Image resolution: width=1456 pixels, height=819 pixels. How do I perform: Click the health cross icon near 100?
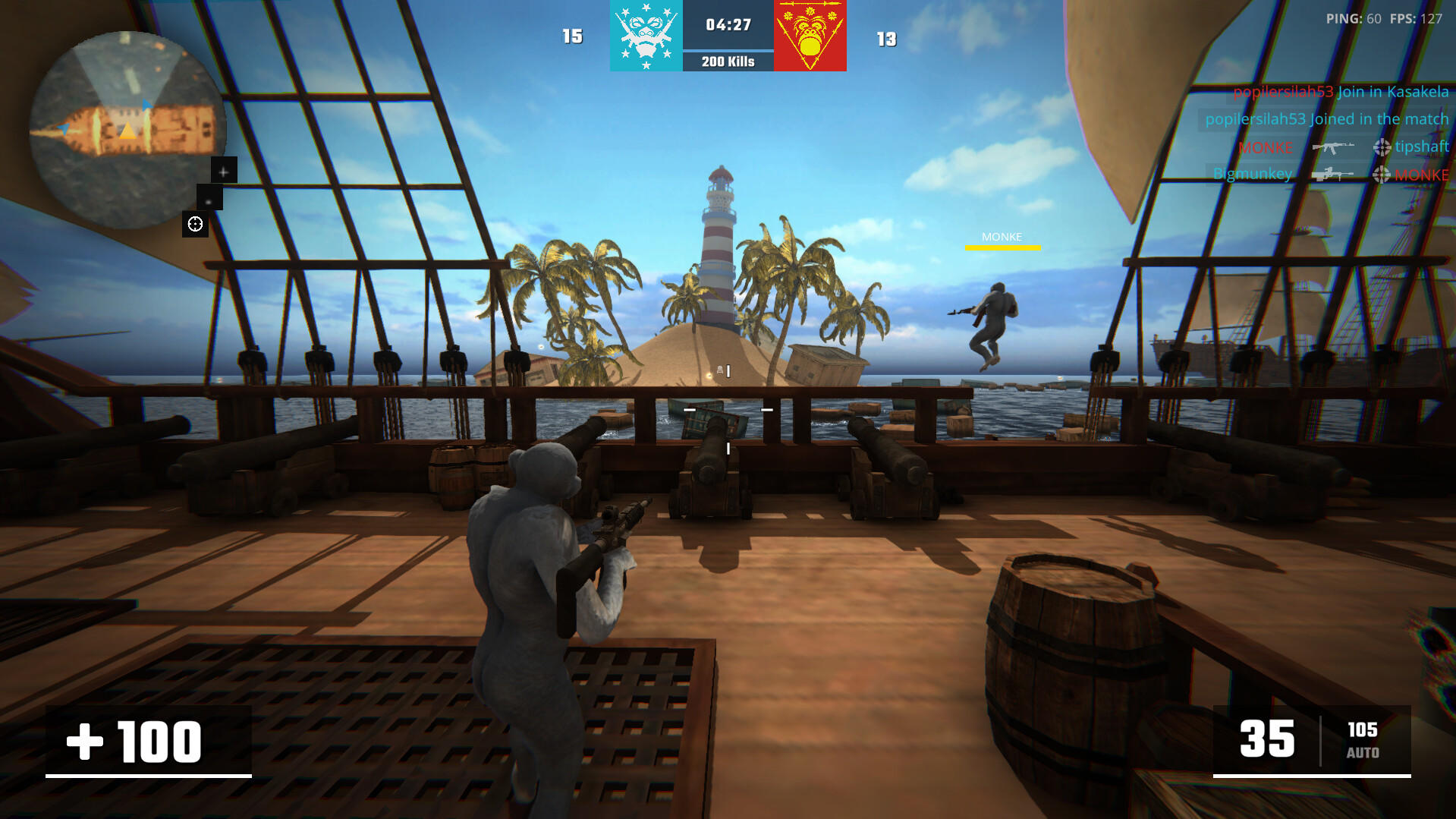tap(86, 742)
